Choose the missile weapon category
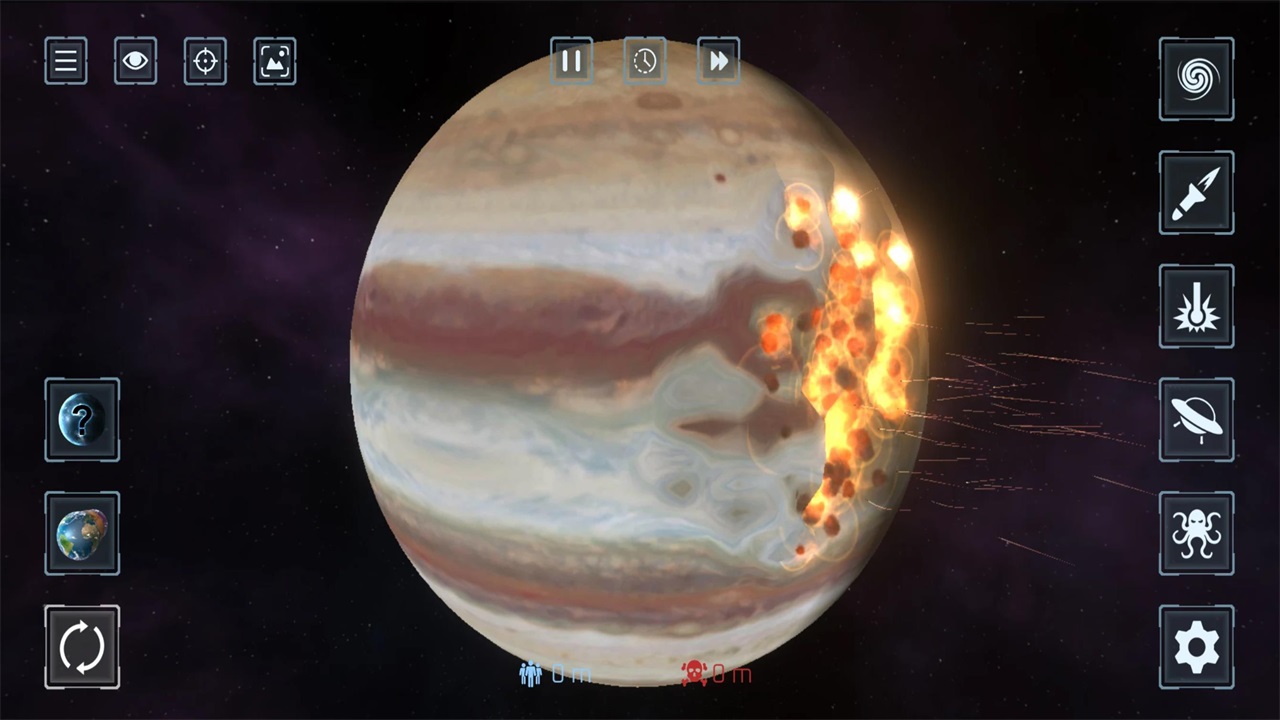The height and width of the screenshot is (720, 1280). click(1196, 193)
